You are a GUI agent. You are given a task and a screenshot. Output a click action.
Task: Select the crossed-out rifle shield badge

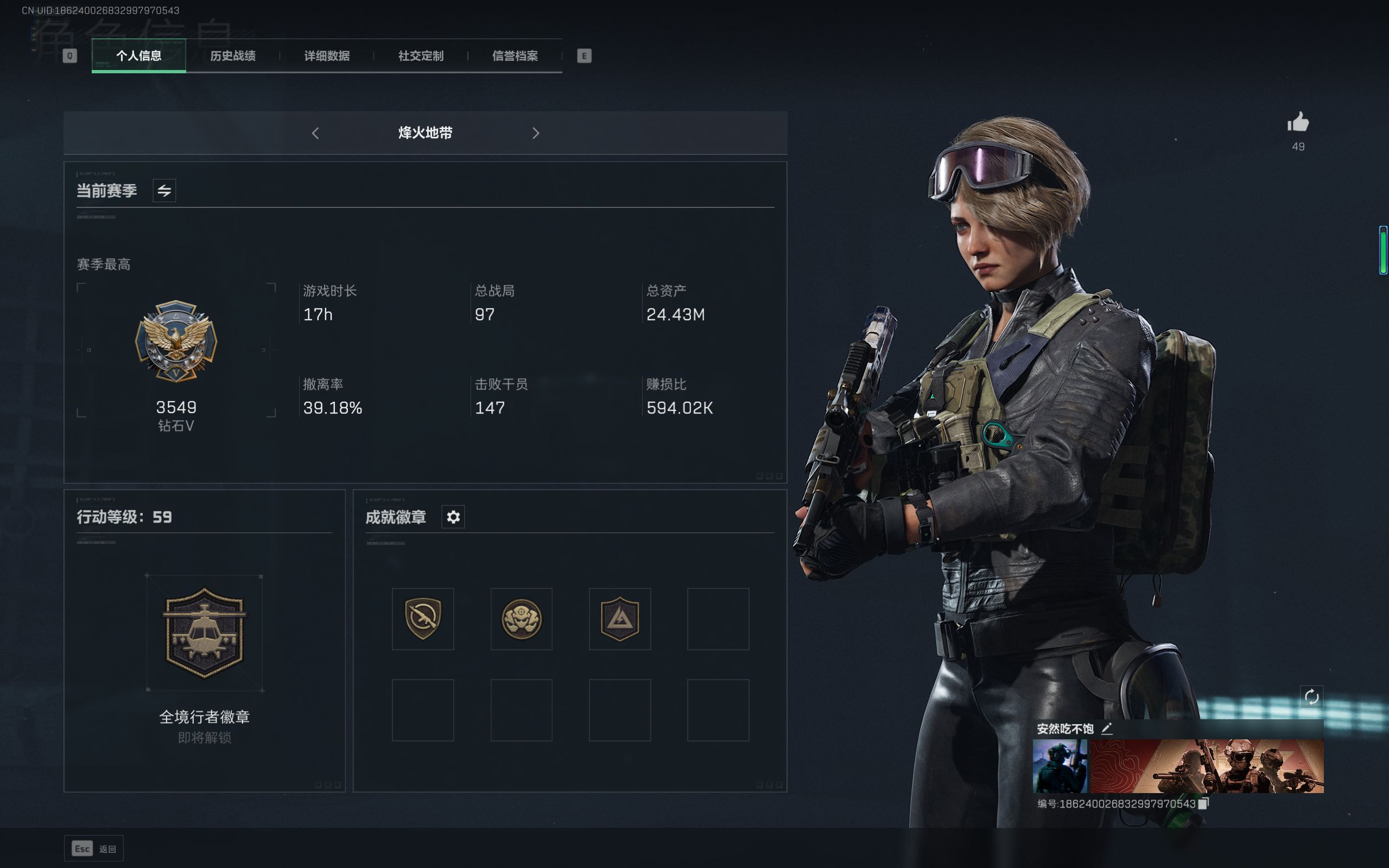(423, 619)
